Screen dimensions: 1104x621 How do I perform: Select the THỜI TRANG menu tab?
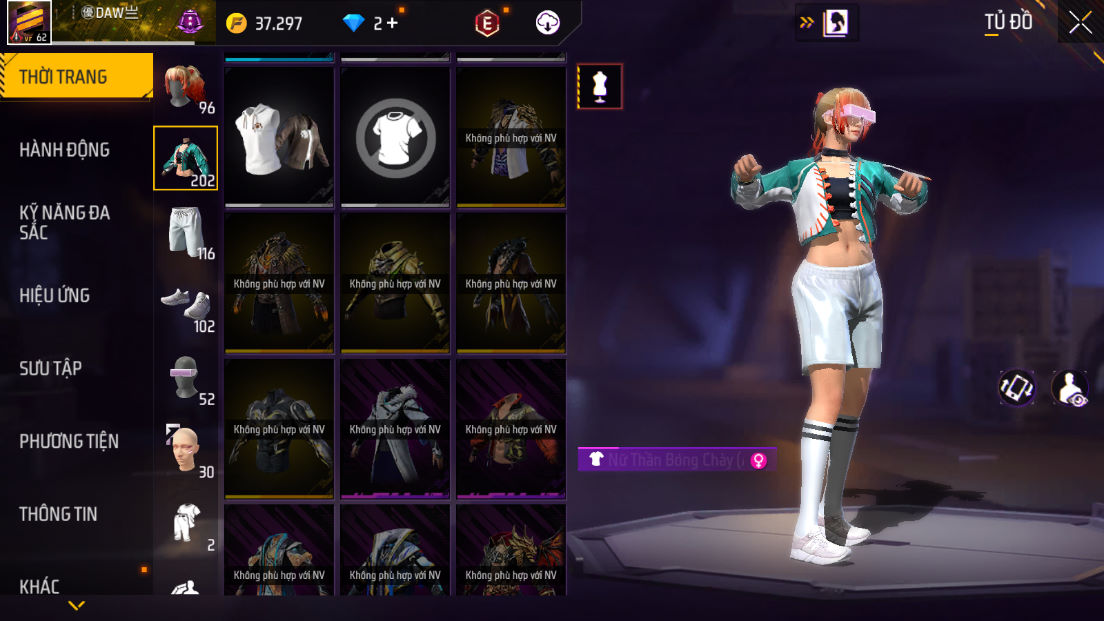76,77
